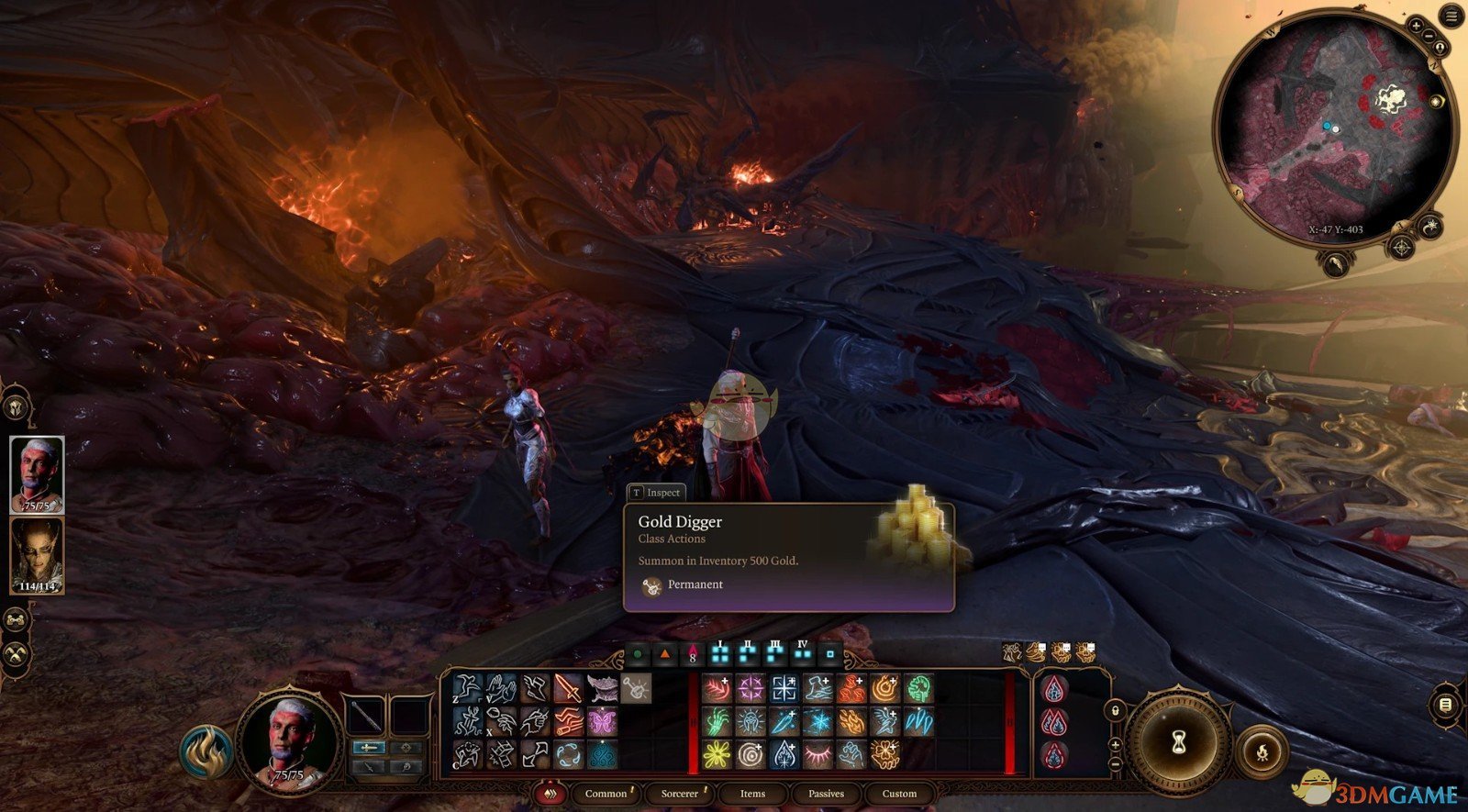Open the game menu hamburger button
Viewport: 1468px width, 812px height.
(x=1452, y=16)
